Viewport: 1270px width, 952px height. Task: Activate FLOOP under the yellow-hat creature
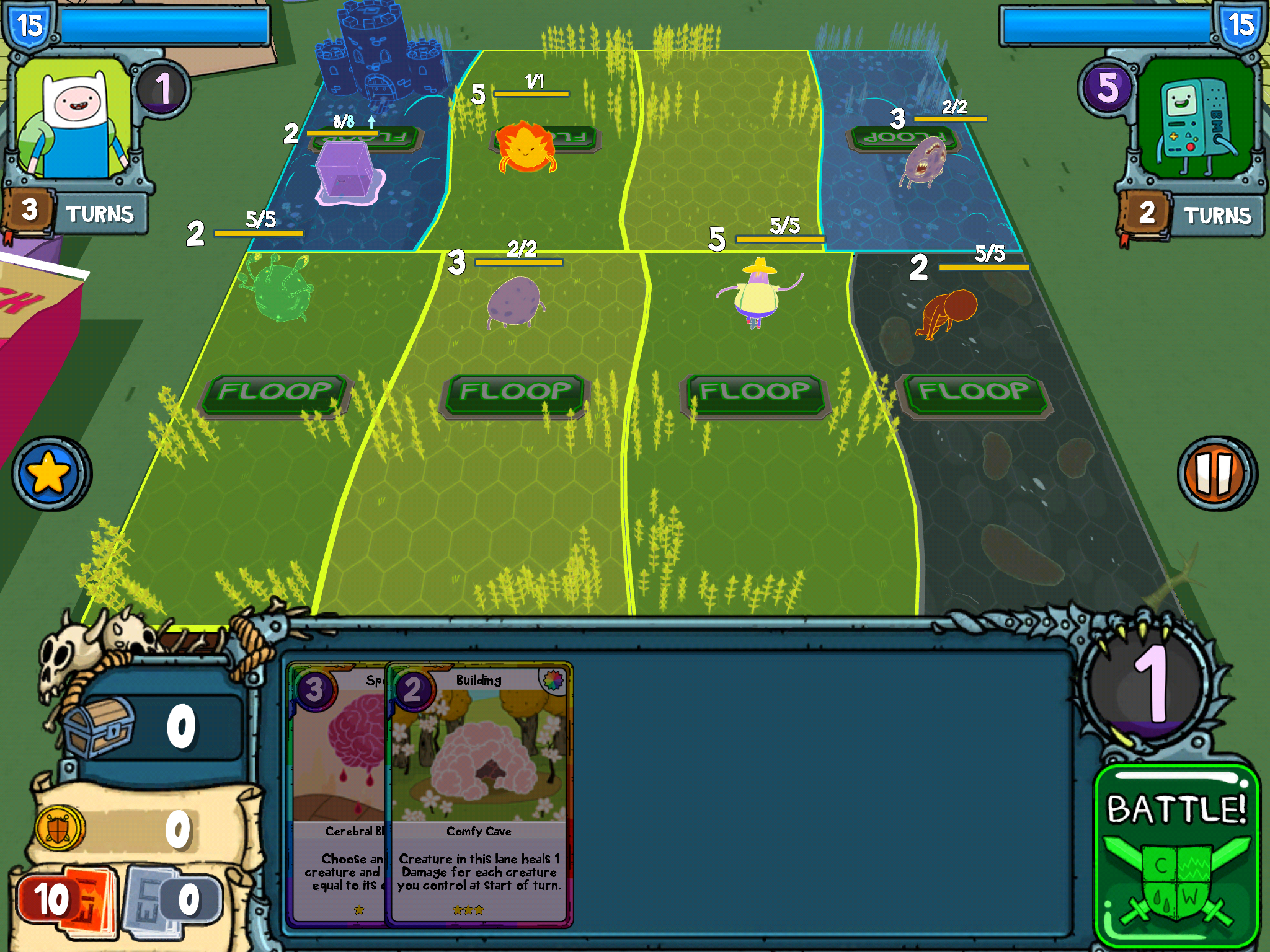[755, 393]
